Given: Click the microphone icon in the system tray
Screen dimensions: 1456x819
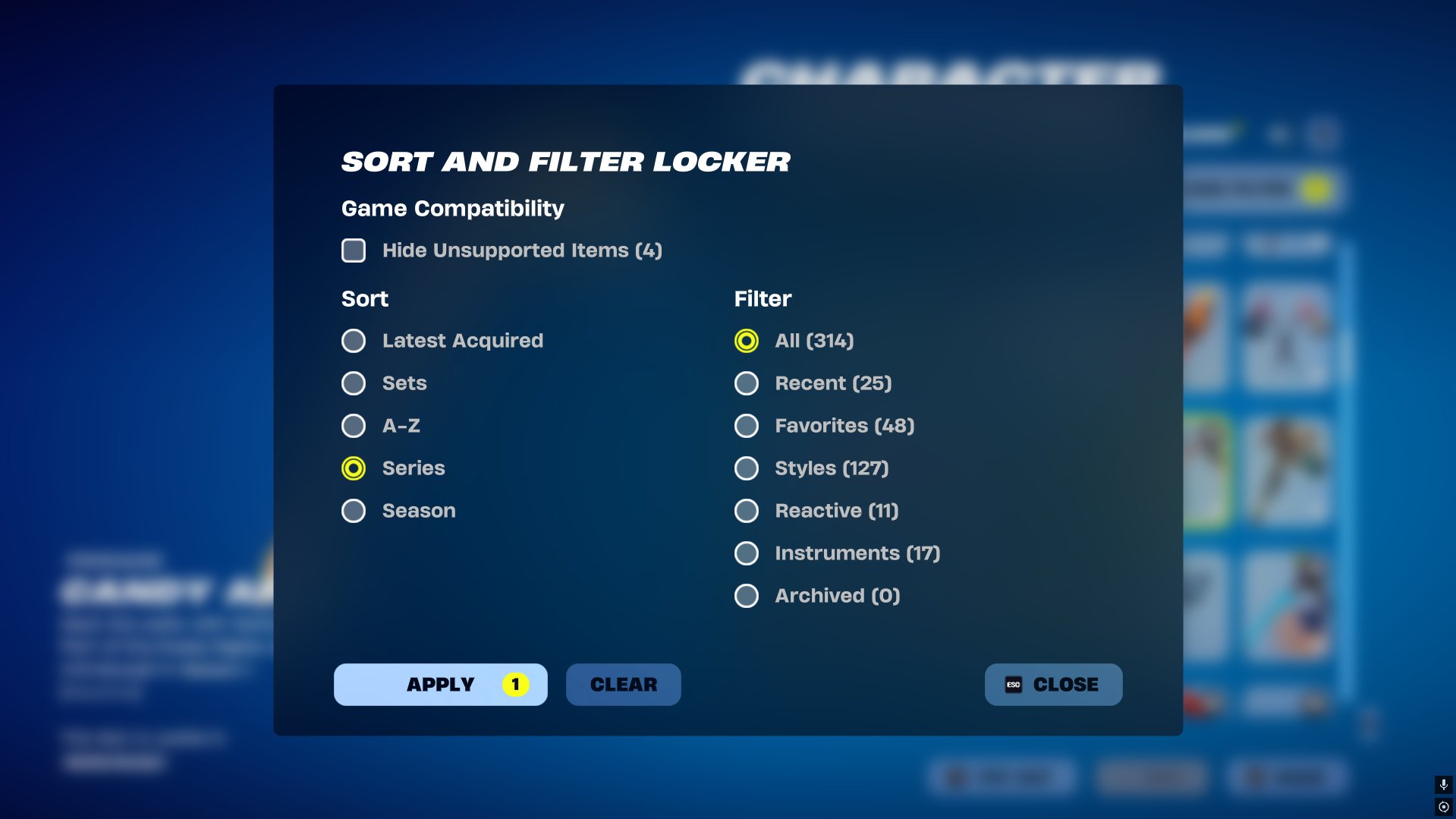Looking at the screenshot, I should tap(1442, 785).
